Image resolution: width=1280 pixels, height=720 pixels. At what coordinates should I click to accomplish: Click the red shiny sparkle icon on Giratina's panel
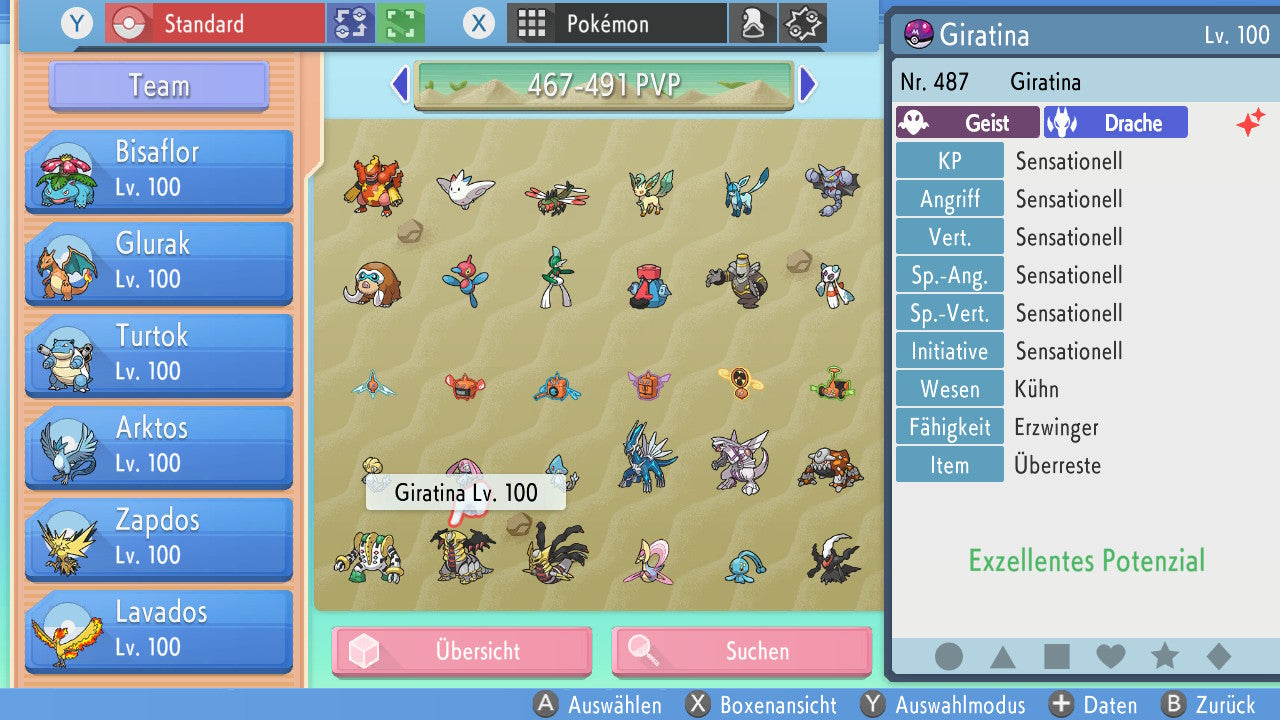tap(1251, 121)
